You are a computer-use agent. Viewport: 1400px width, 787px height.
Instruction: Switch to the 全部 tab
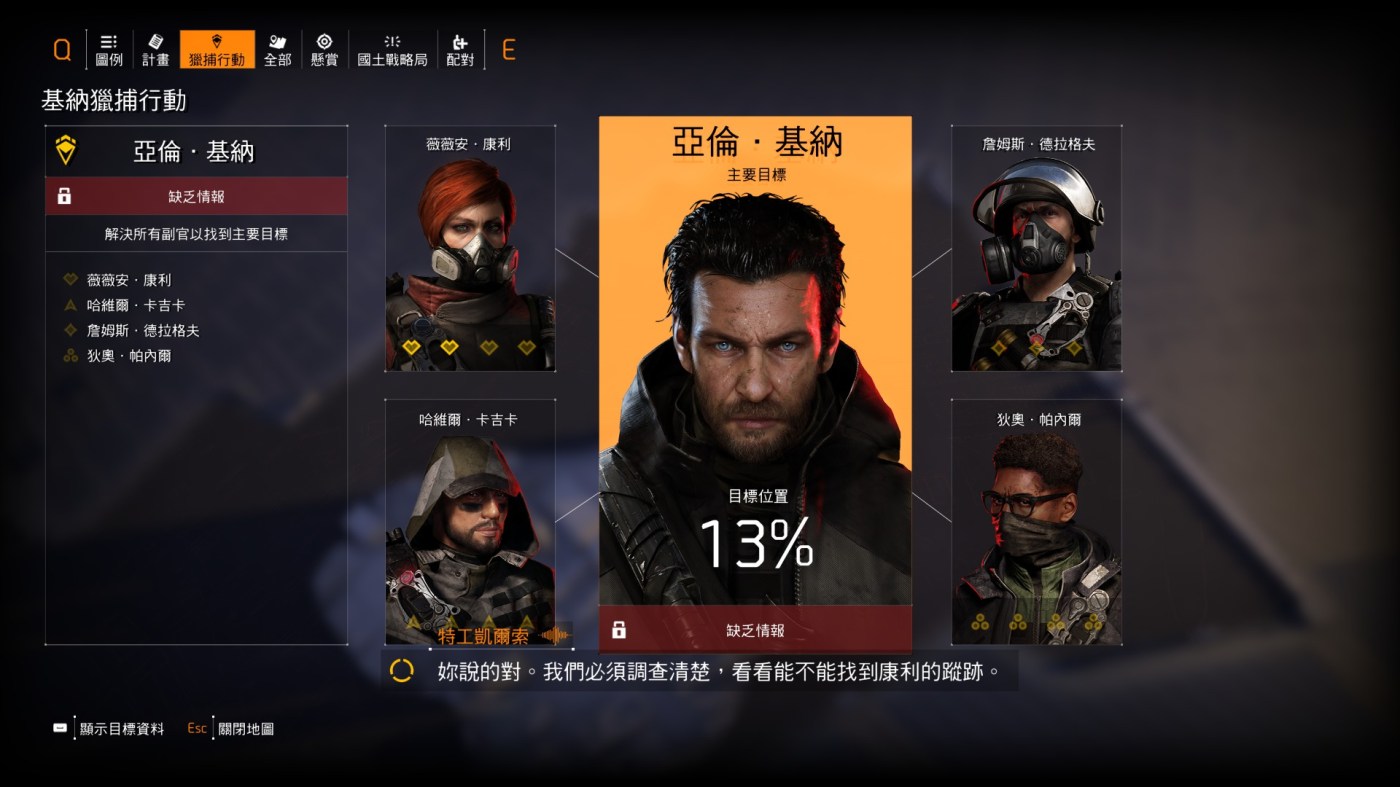278,49
